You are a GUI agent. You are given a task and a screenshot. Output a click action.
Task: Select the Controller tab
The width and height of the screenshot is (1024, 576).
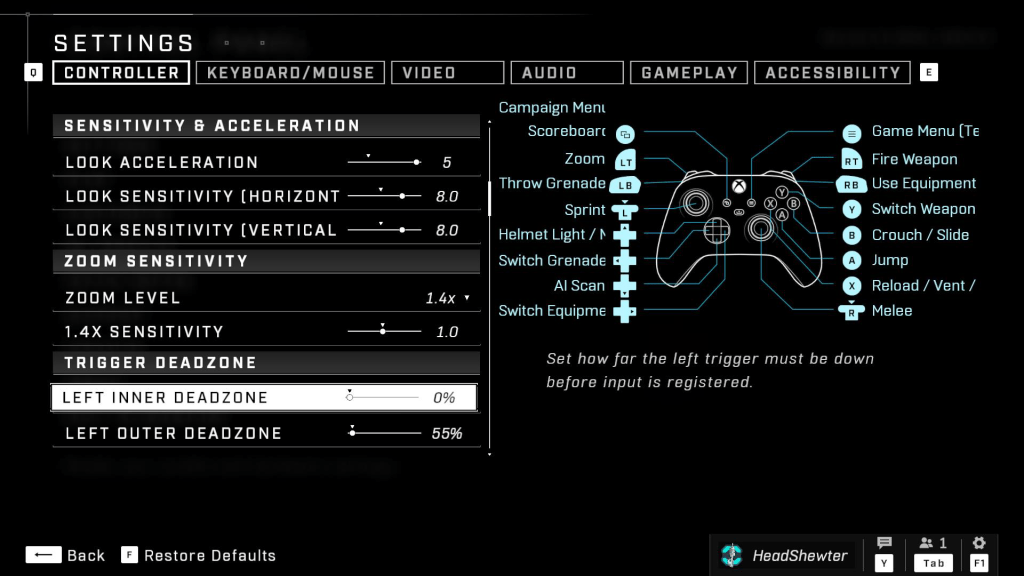pyautogui.click(x=121, y=73)
